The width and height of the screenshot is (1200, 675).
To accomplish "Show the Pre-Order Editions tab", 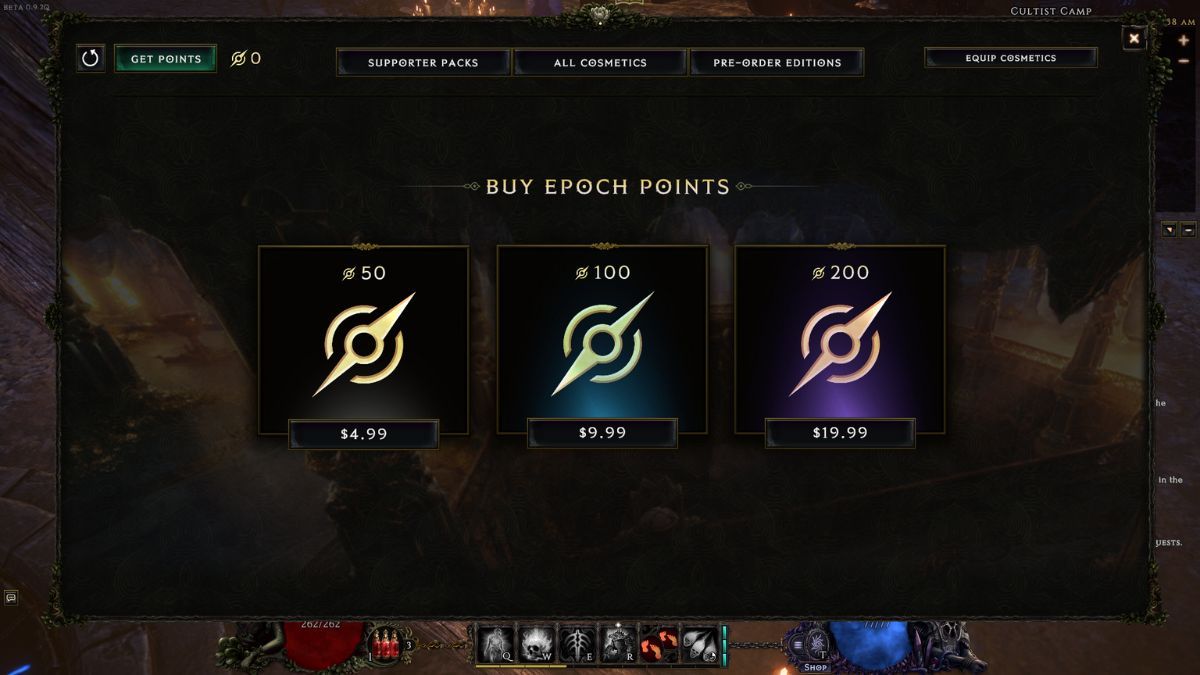I will tap(777, 62).
